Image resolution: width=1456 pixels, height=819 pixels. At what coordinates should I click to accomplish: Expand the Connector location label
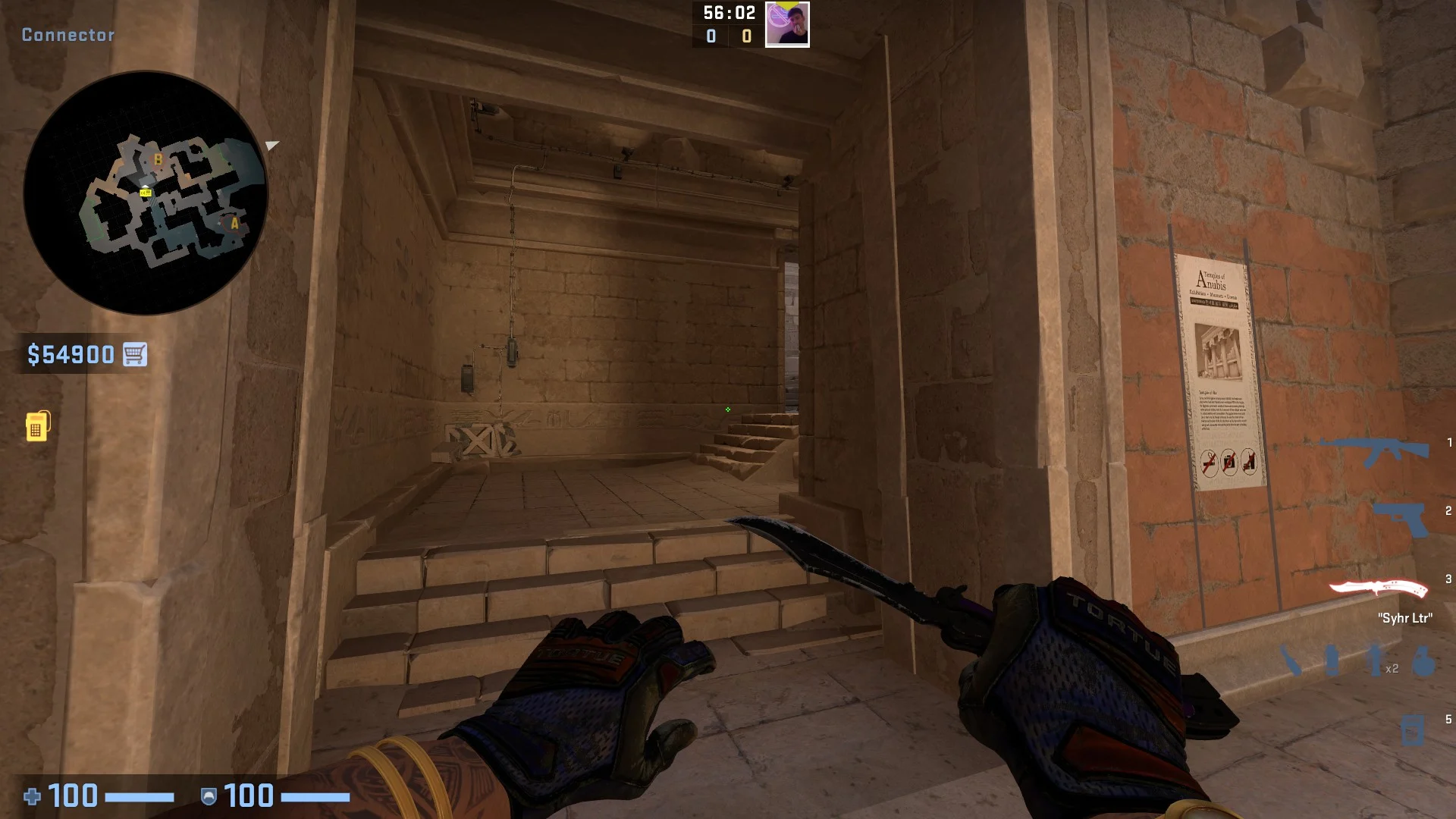coord(67,34)
